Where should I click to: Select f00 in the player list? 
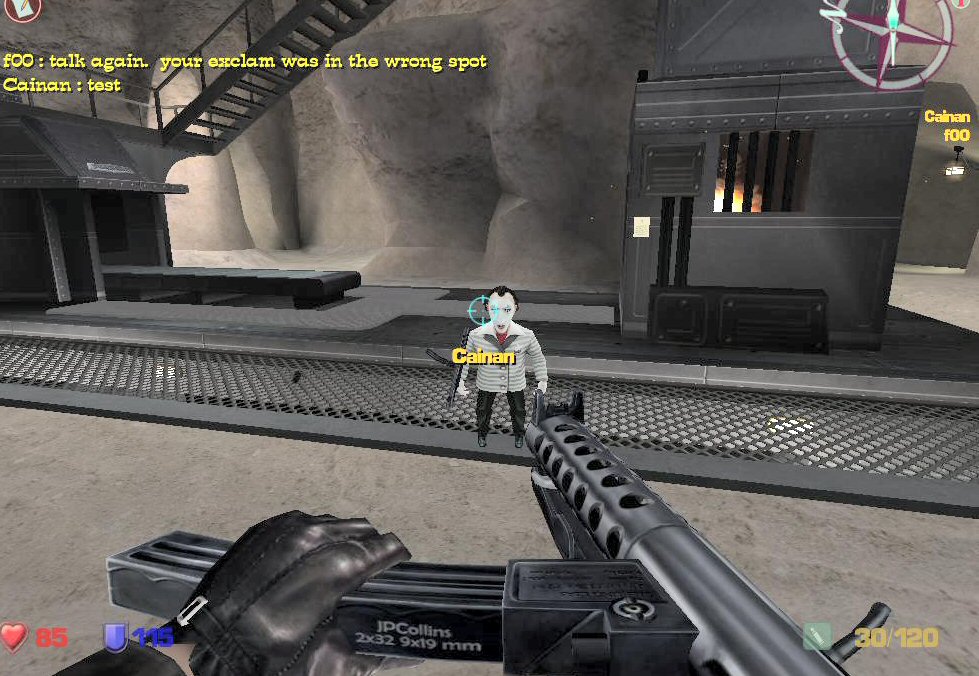pos(957,135)
